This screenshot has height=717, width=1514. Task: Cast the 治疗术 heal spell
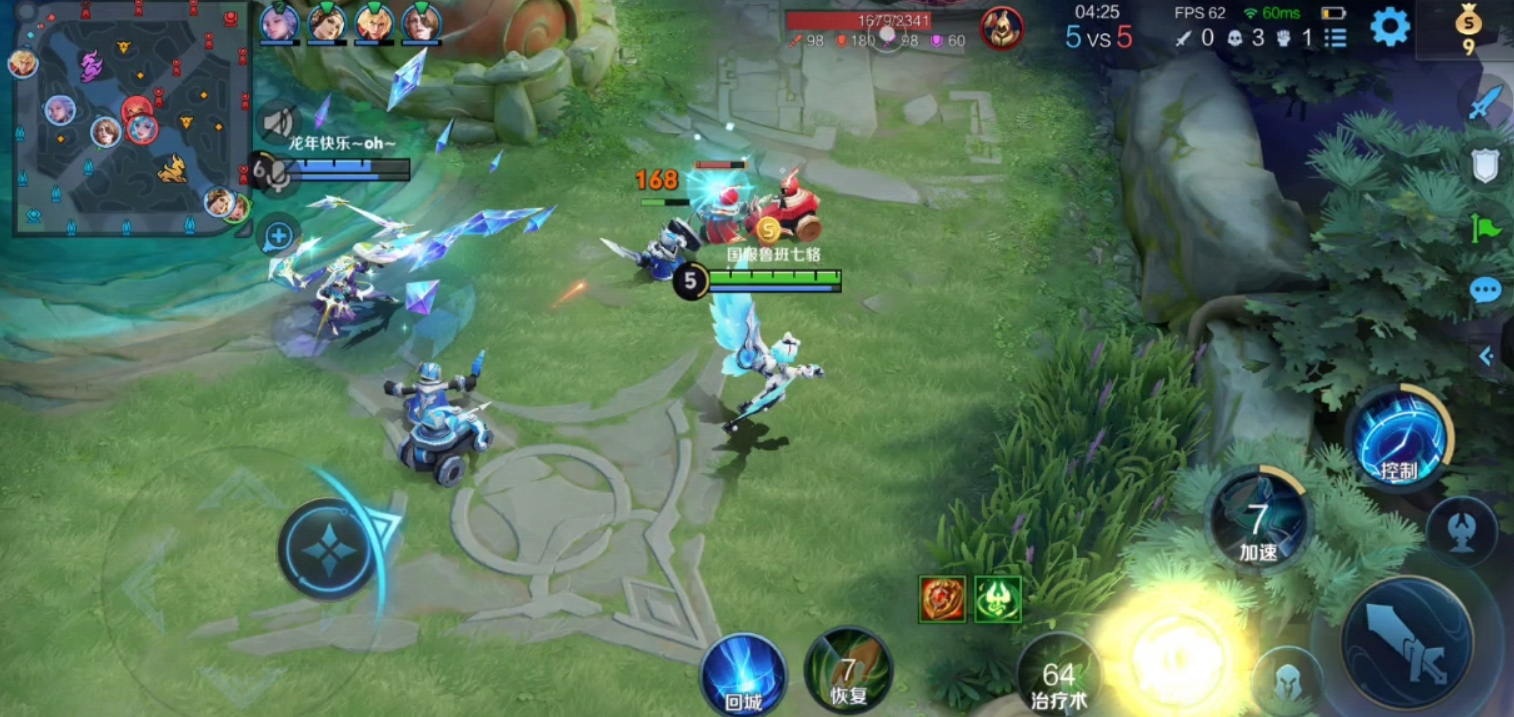click(1058, 675)
